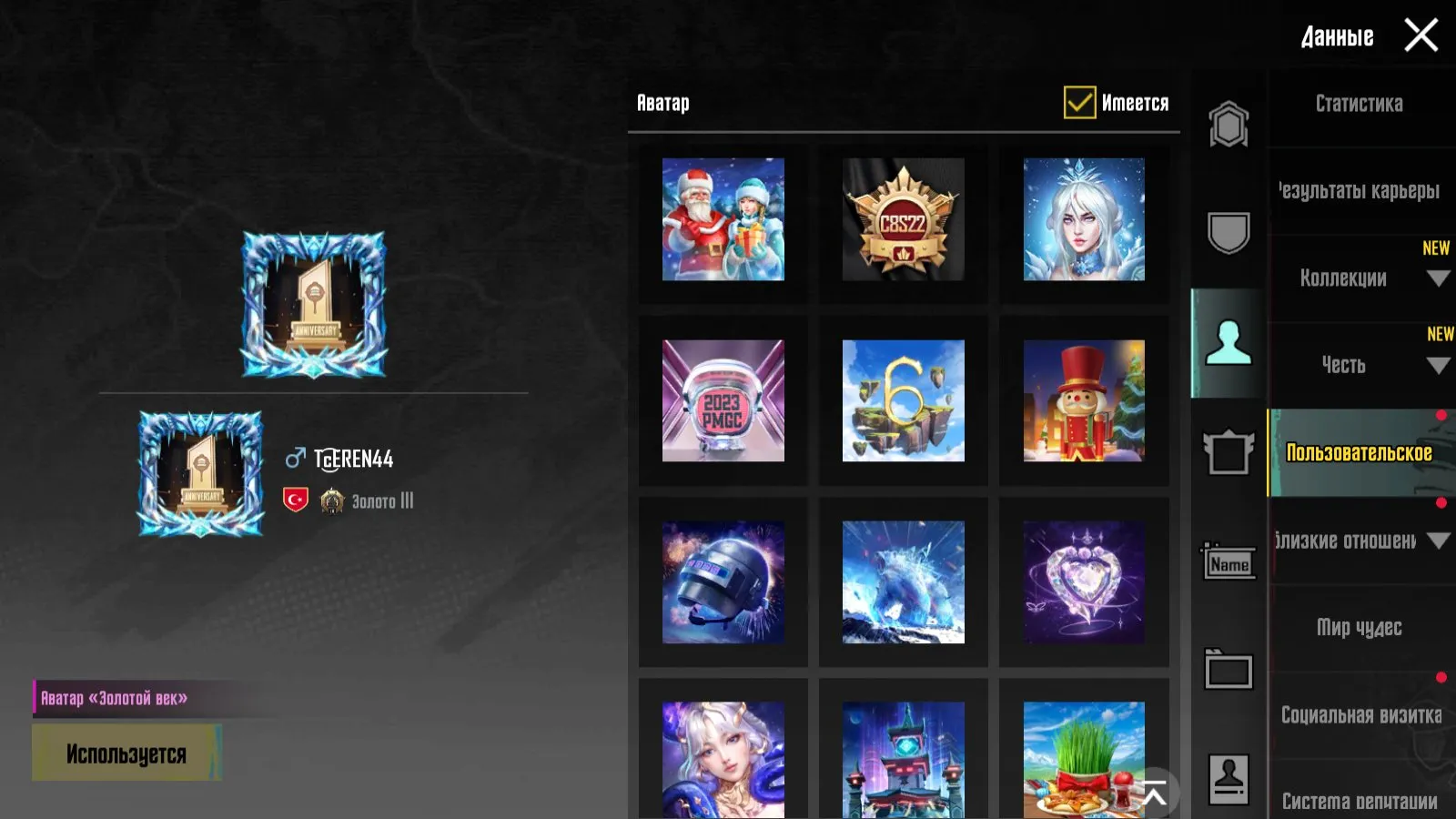Click the Gold III rank badge icon

[x=332, y=500]
